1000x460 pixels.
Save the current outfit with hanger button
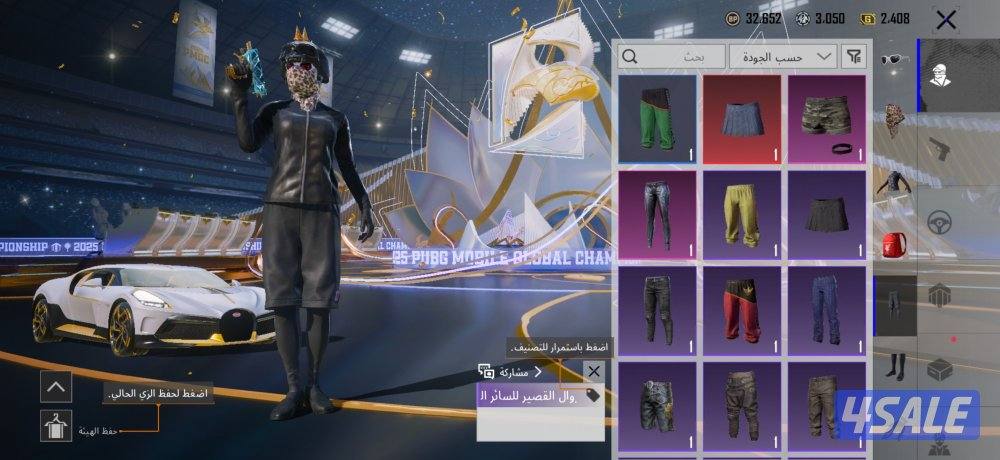[x=56, y=425]
